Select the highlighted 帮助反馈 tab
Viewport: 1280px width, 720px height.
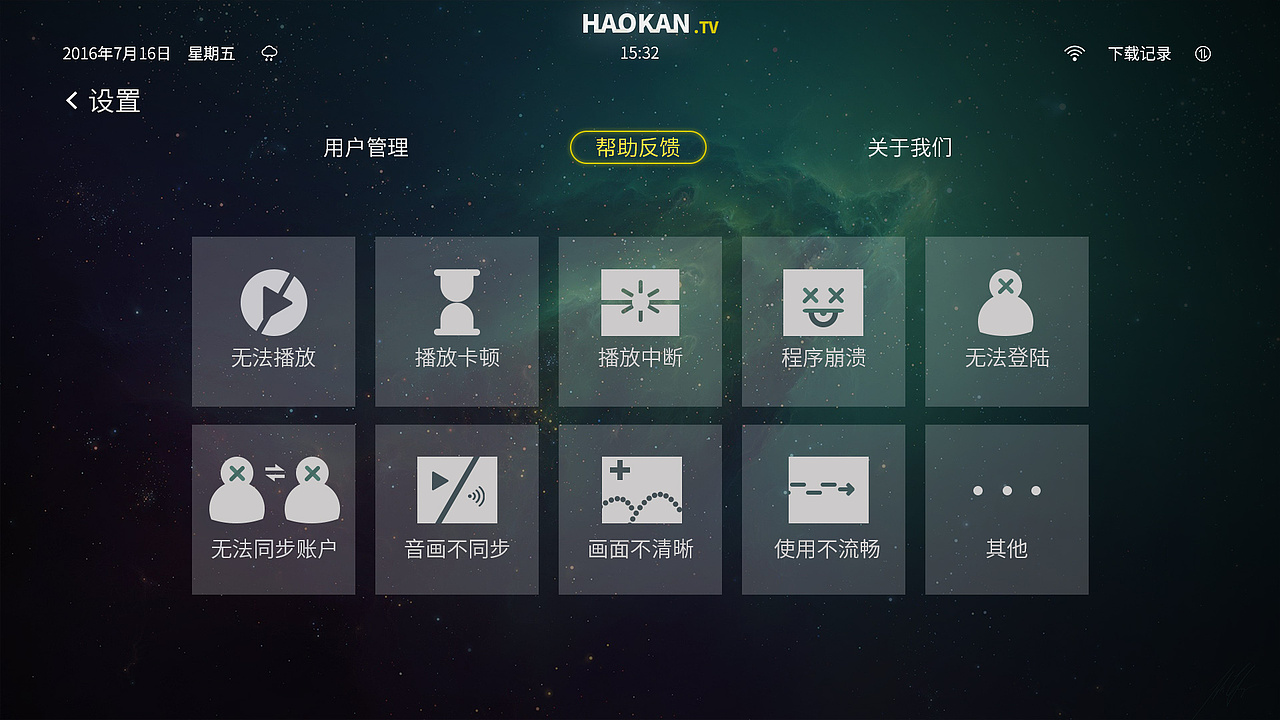(637, 147)
